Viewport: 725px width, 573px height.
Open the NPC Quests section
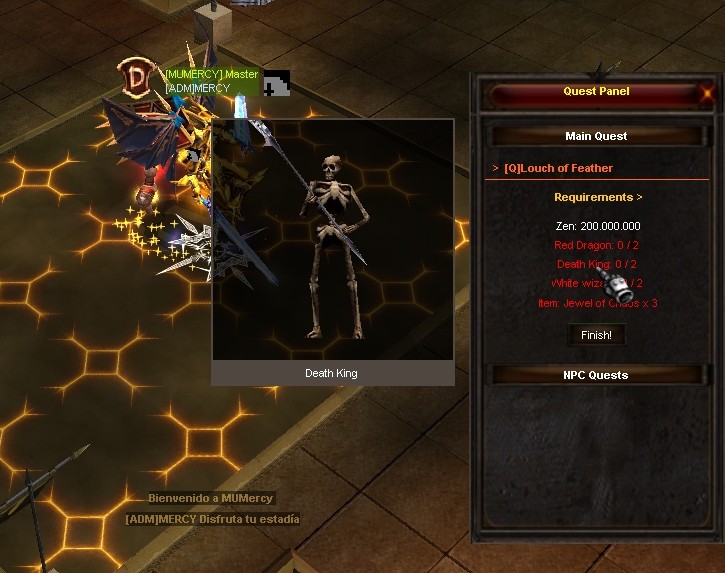point(596,375)
